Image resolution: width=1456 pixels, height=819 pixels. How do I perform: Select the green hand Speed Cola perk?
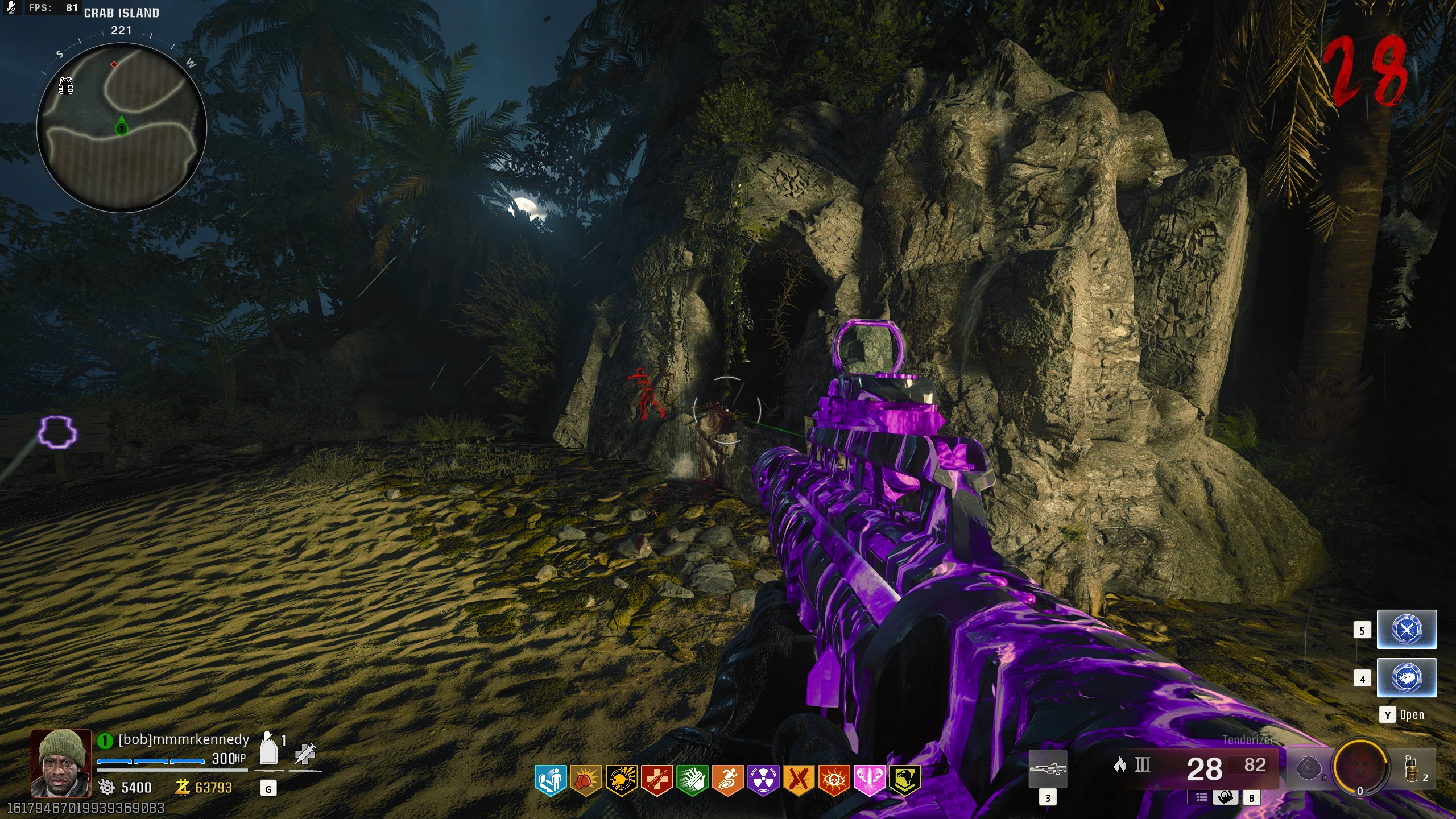click(x=692, y=780)
